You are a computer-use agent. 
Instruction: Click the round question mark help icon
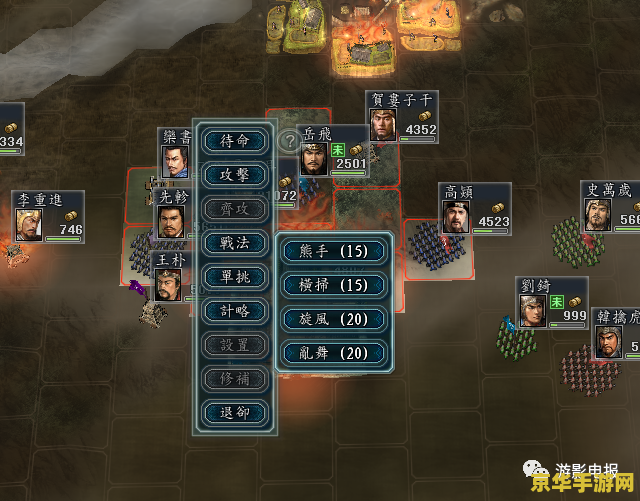pyautogui.click(x=289, y=140)
